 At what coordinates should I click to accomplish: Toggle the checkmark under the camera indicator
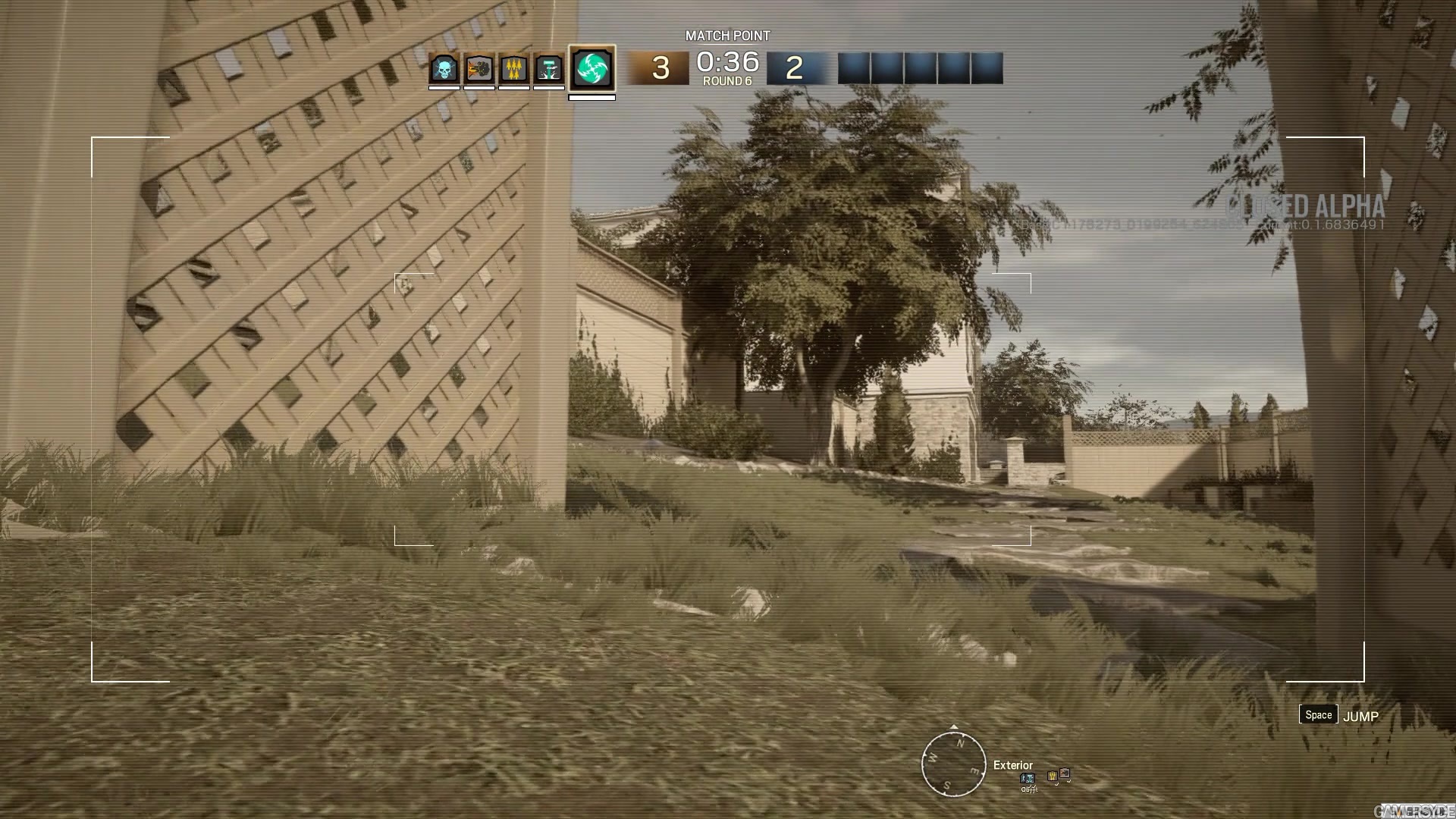[1068, 782]
